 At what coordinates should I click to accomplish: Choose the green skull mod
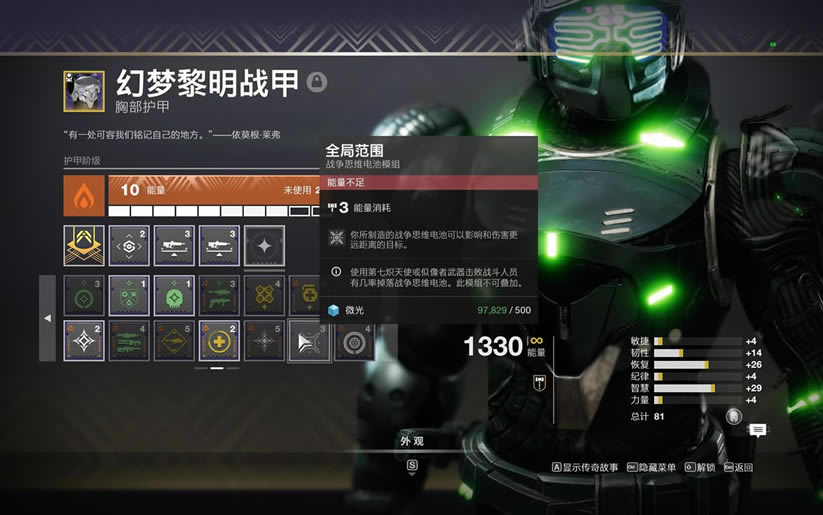coord(174,296)
